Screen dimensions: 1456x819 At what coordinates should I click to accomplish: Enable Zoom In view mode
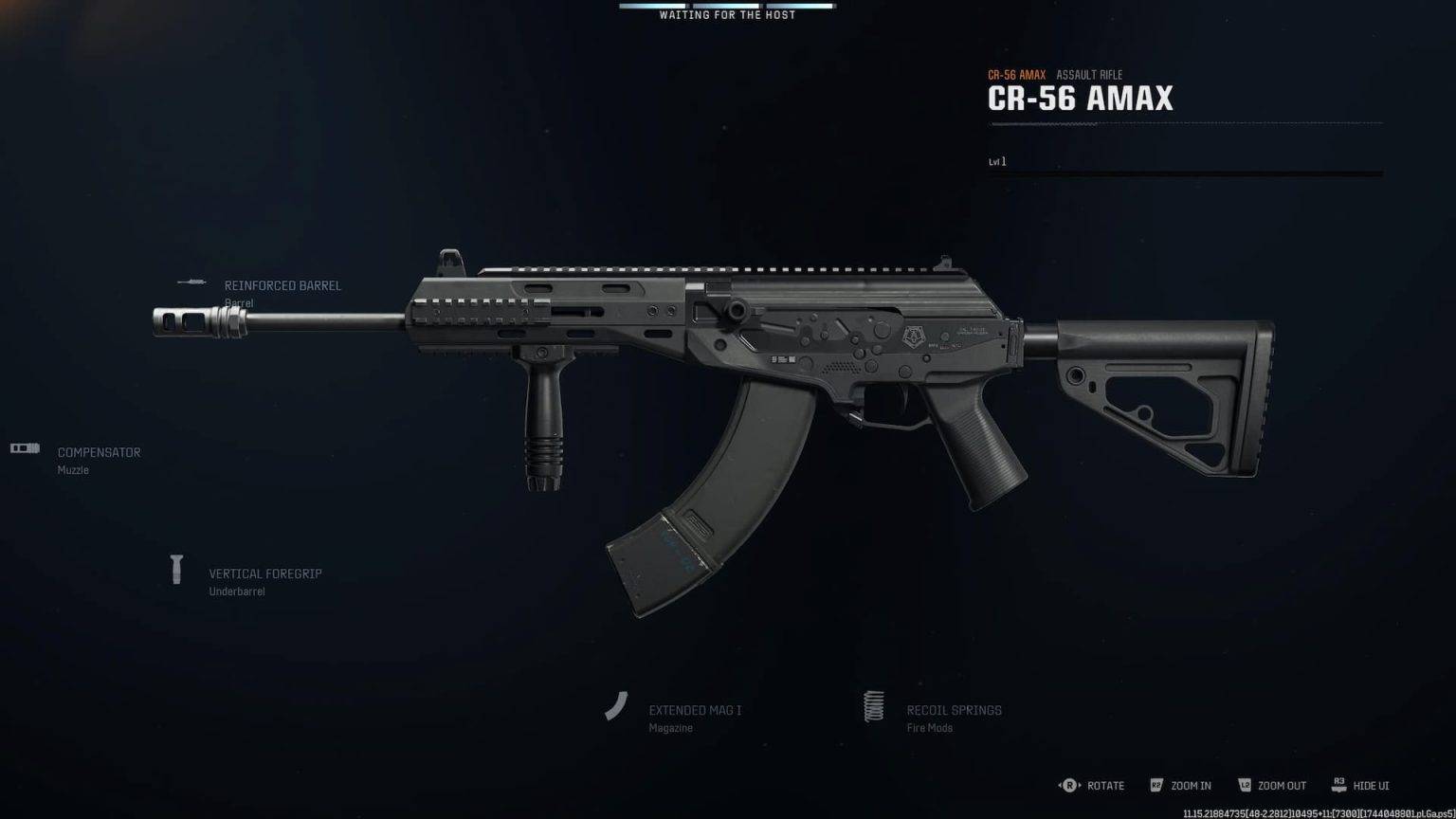point(1189,785)
